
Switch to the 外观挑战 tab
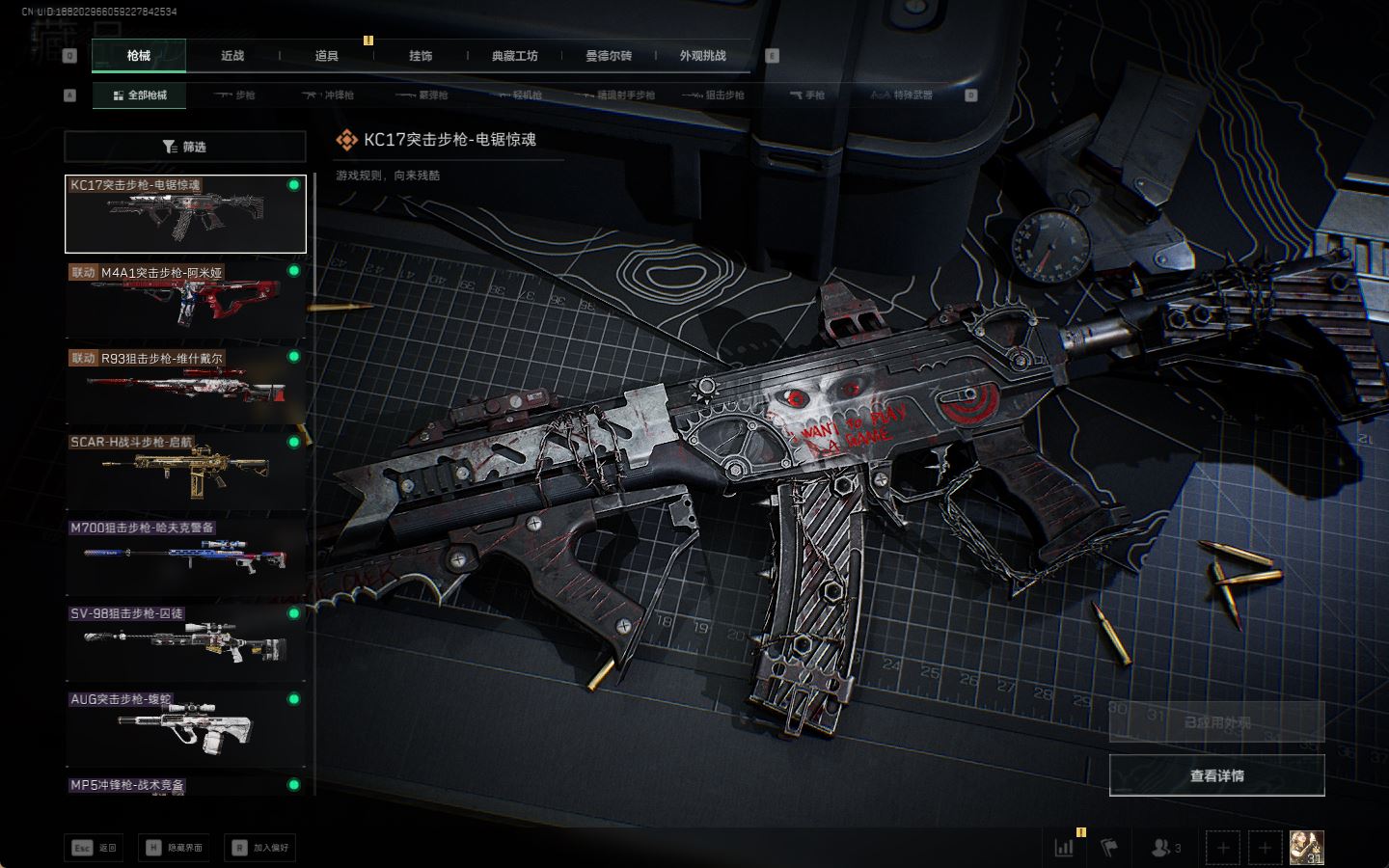[x=702, y=56]
